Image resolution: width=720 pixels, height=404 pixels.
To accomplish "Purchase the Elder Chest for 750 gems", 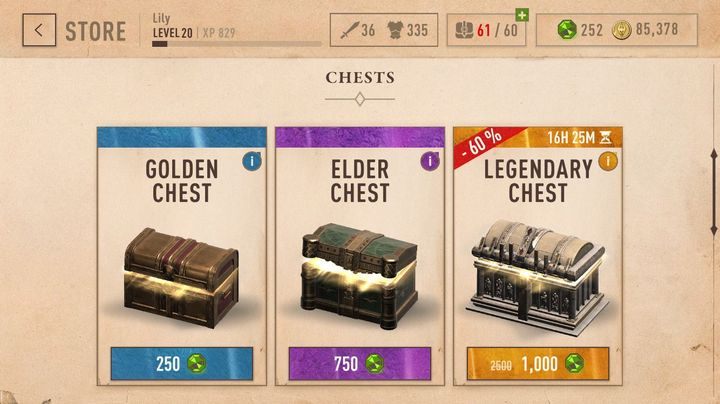I will click(x=359, y=365).
